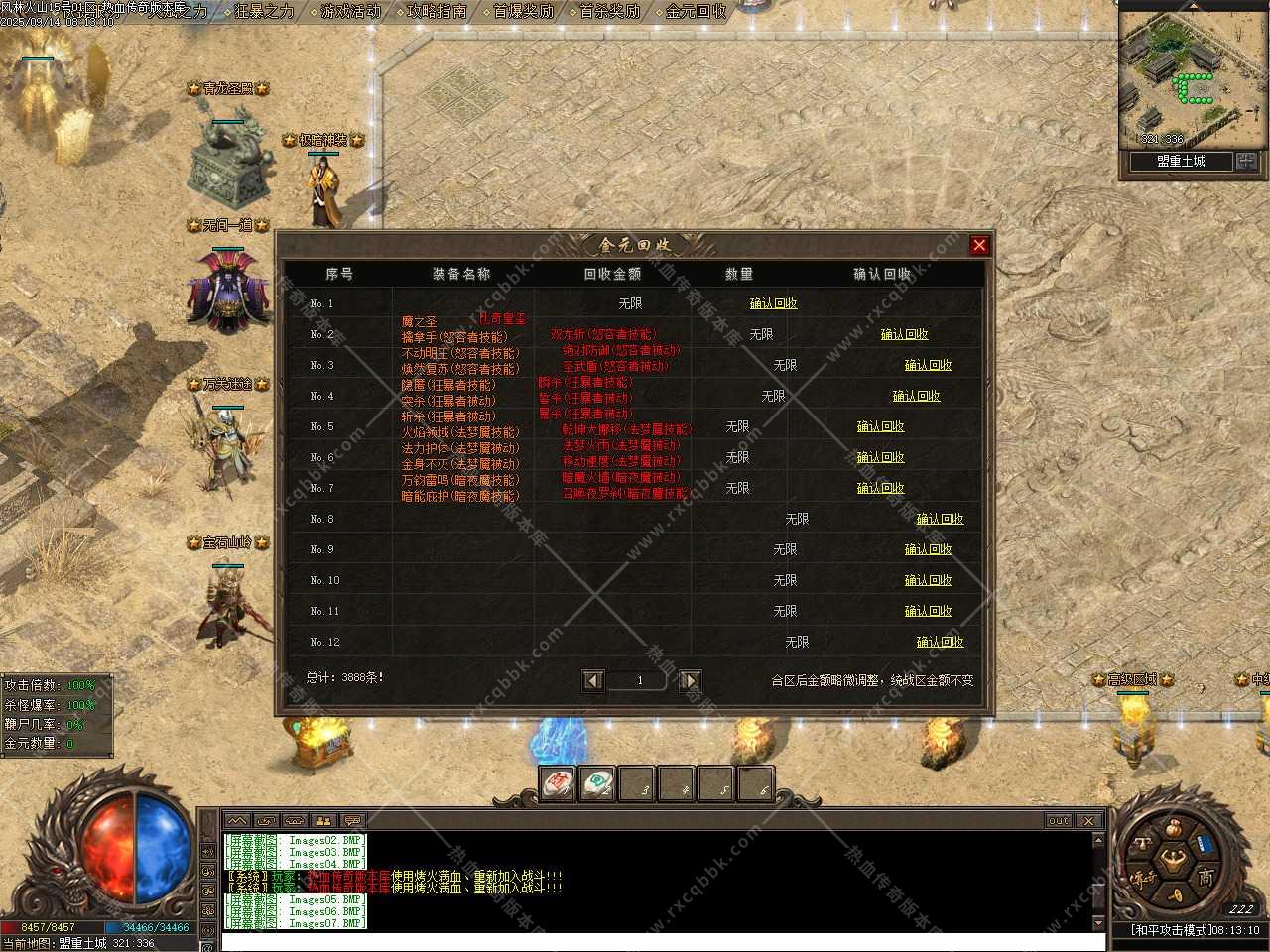This screenshot has height=952, width=1270.
Task: Close the 金元回收 recycle window
Action: 979,245
